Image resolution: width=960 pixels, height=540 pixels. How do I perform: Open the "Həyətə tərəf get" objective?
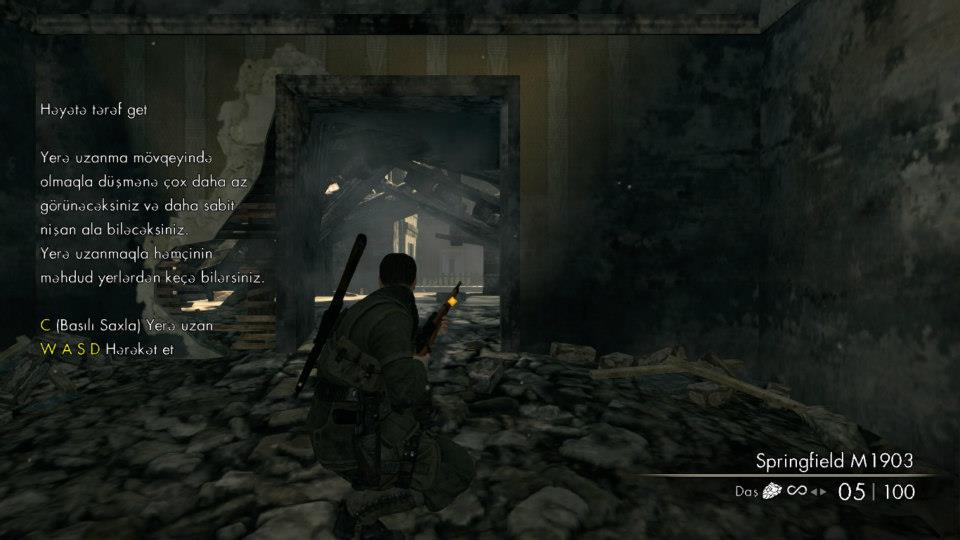coord(94,110)
